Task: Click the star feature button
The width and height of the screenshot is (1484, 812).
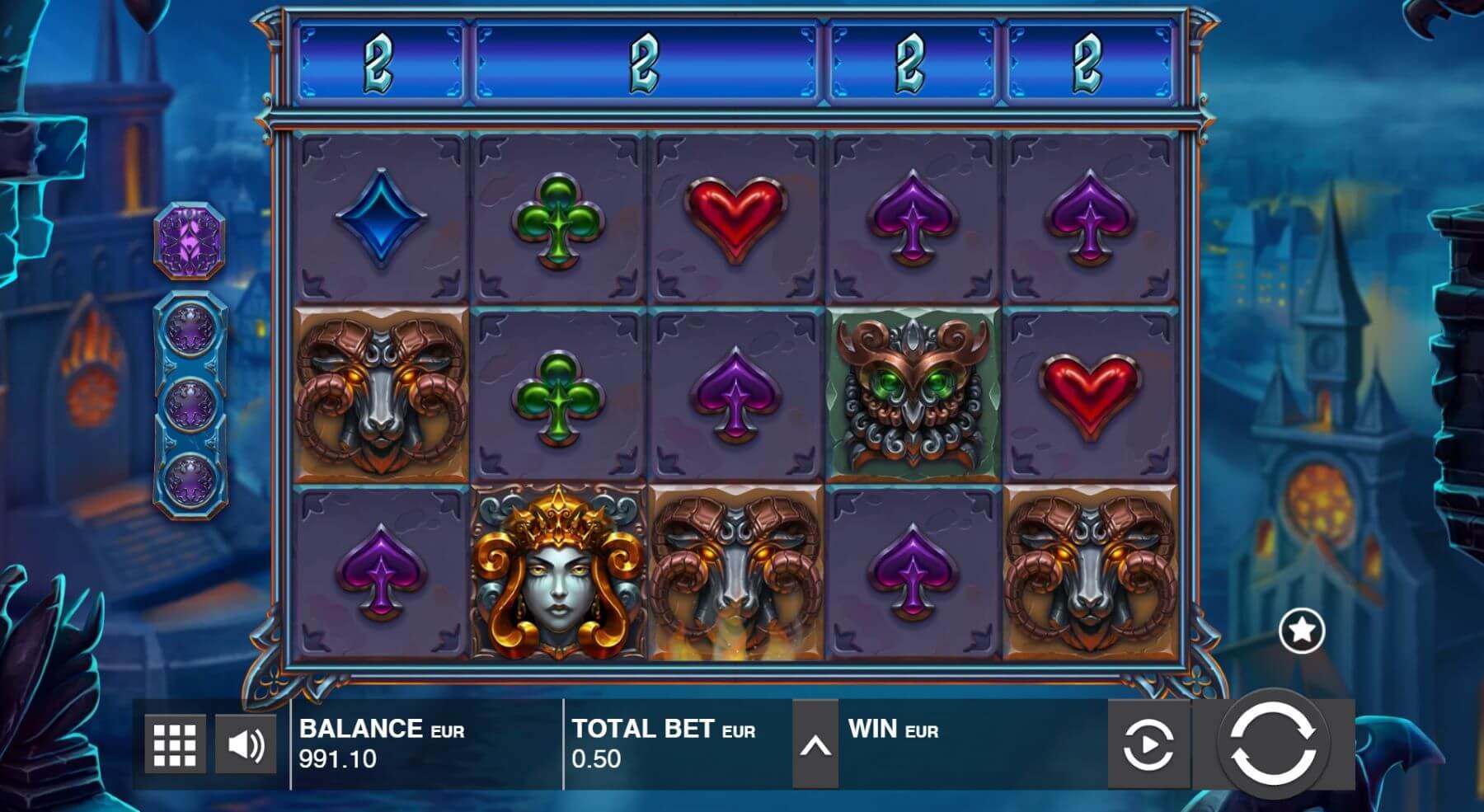Action: coord(1301,631)
